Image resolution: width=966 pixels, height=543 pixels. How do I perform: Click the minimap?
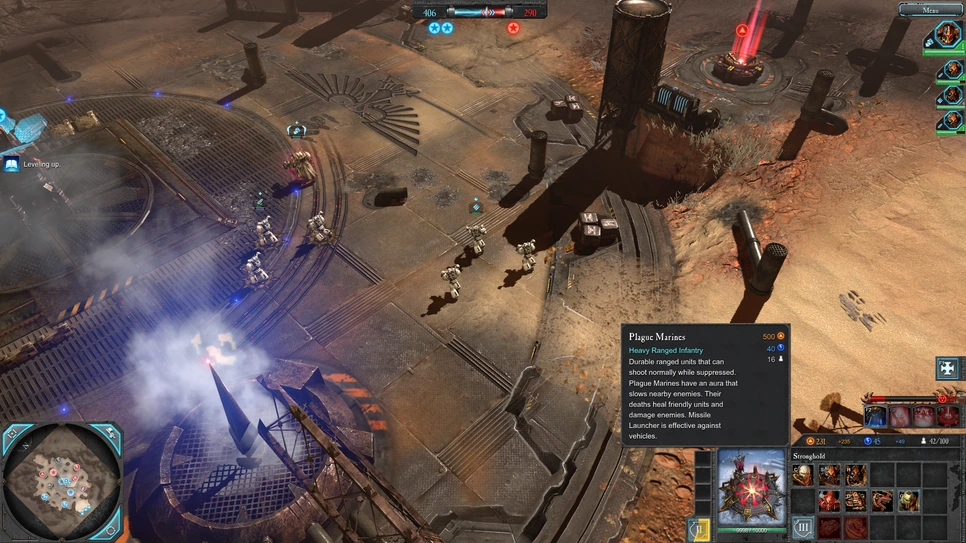point(61,482)
